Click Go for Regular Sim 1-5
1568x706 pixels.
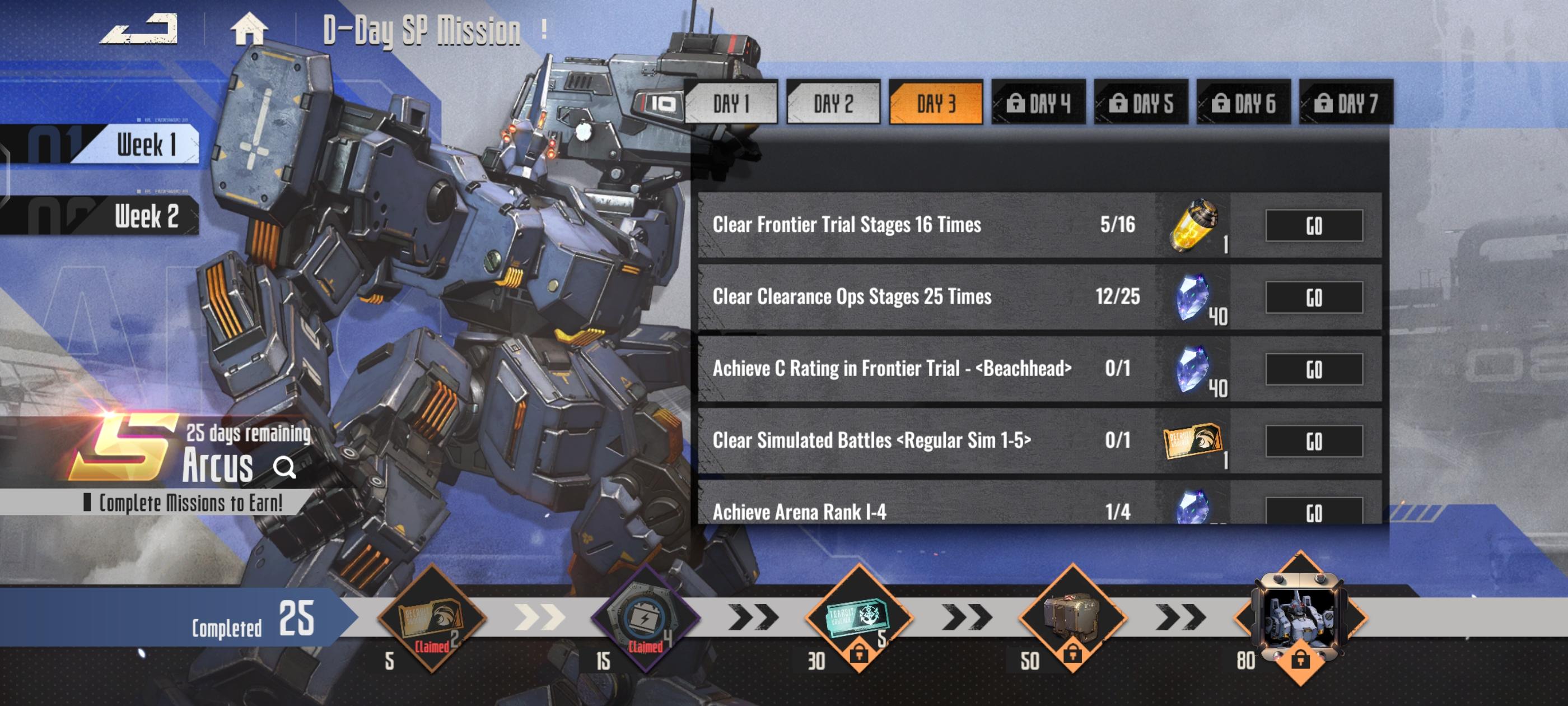pos(1314,442)
